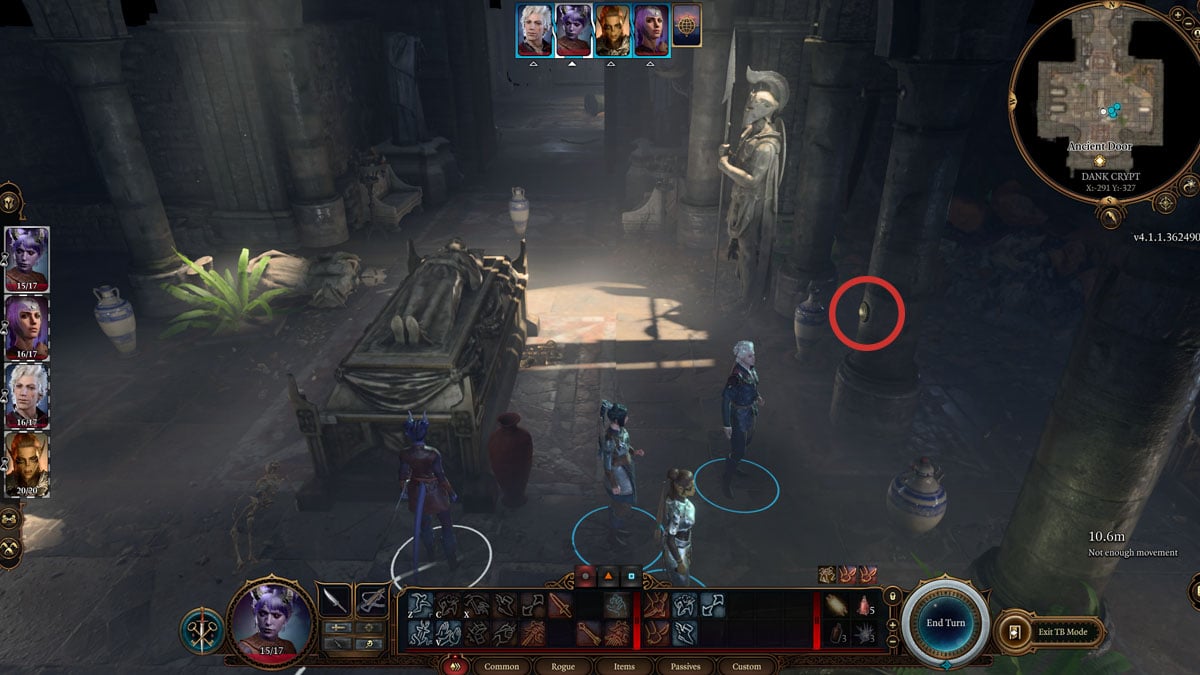Viewport: 1200px width, 675px height.
Task: Switch to the Custom hotbar tab
Action: click(746, 666)
